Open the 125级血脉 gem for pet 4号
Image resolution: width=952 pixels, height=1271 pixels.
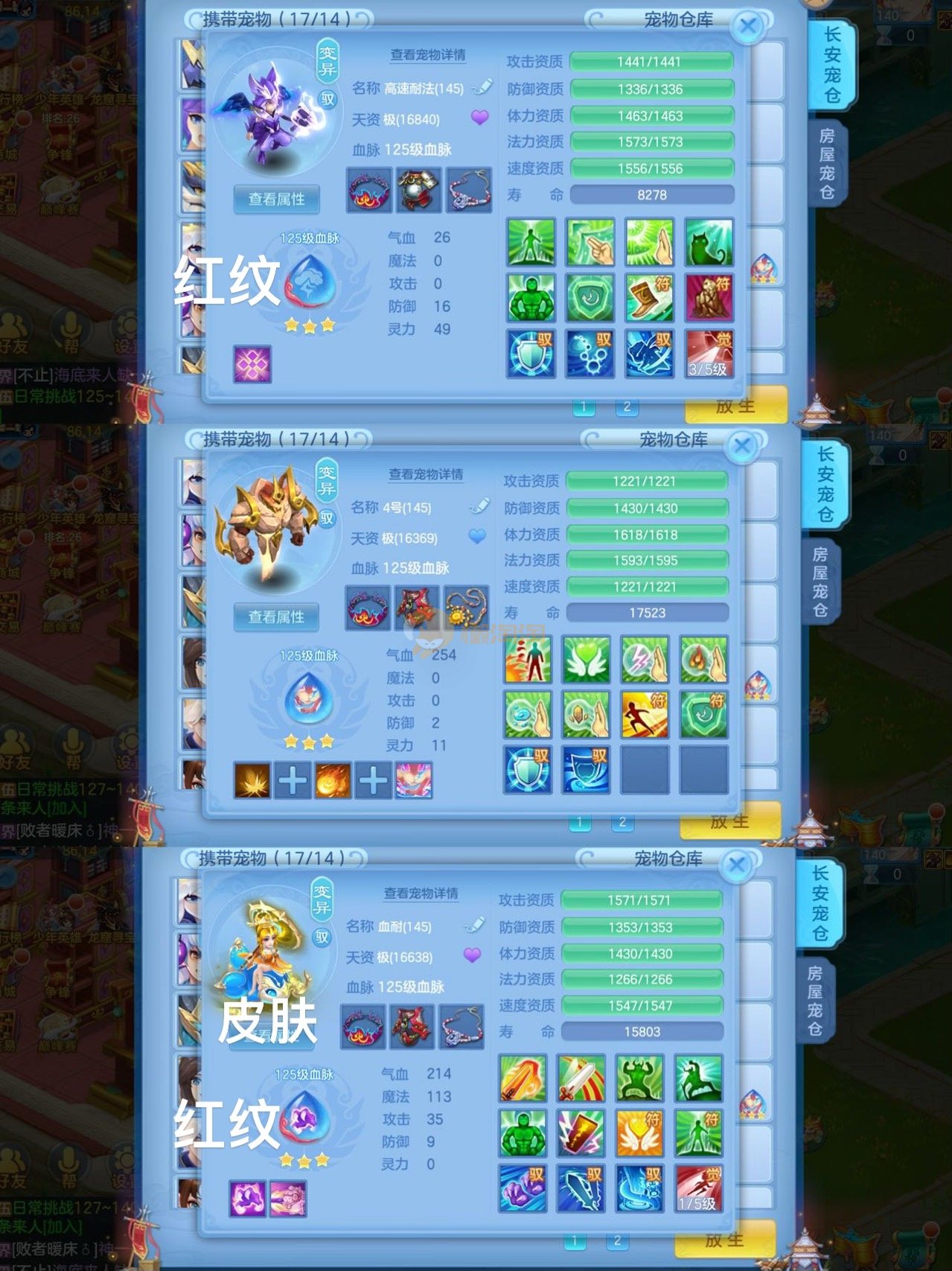click(x=307, y=700)
